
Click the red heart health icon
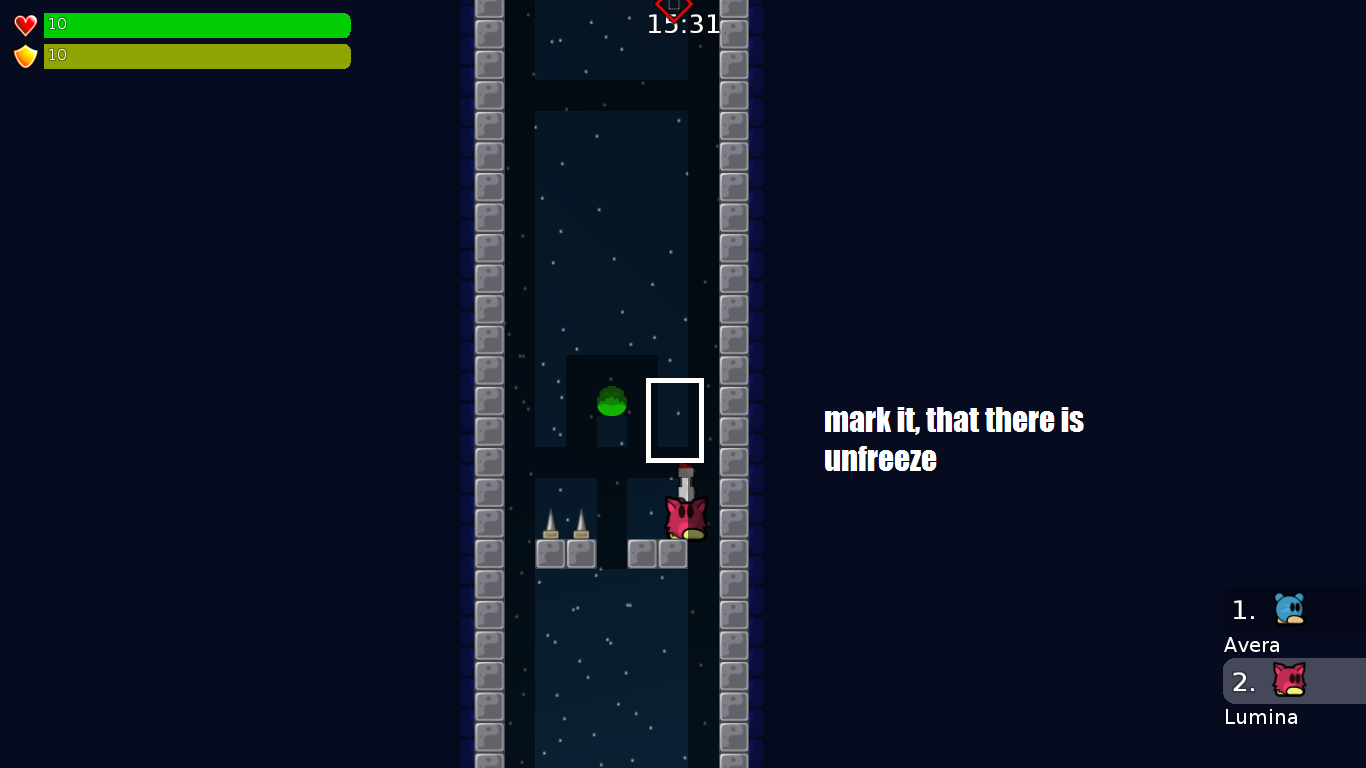23,24
